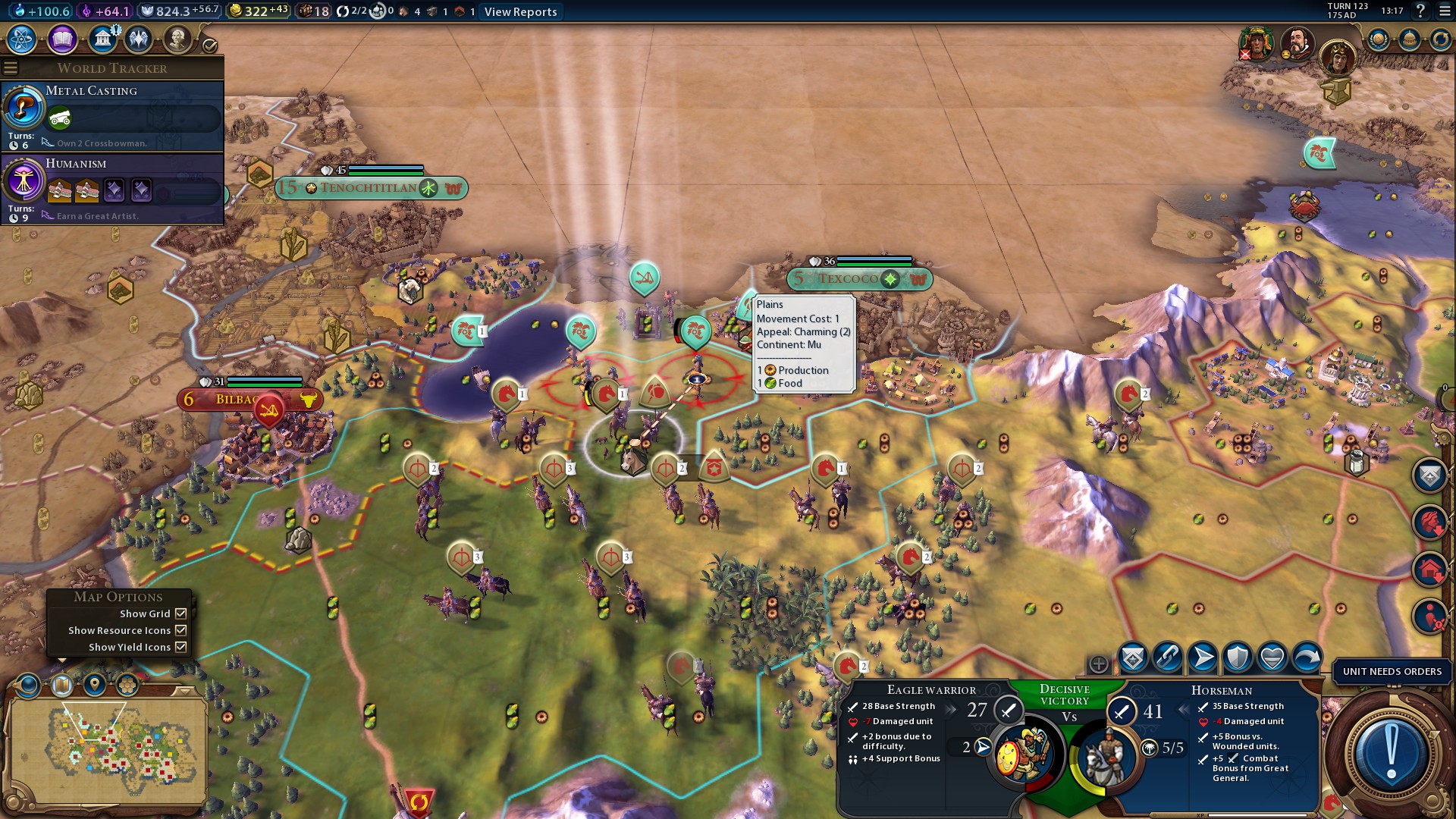Open the Civilopedia question mark help
Screen dimensions: 1456x819
click(1421, 11)
